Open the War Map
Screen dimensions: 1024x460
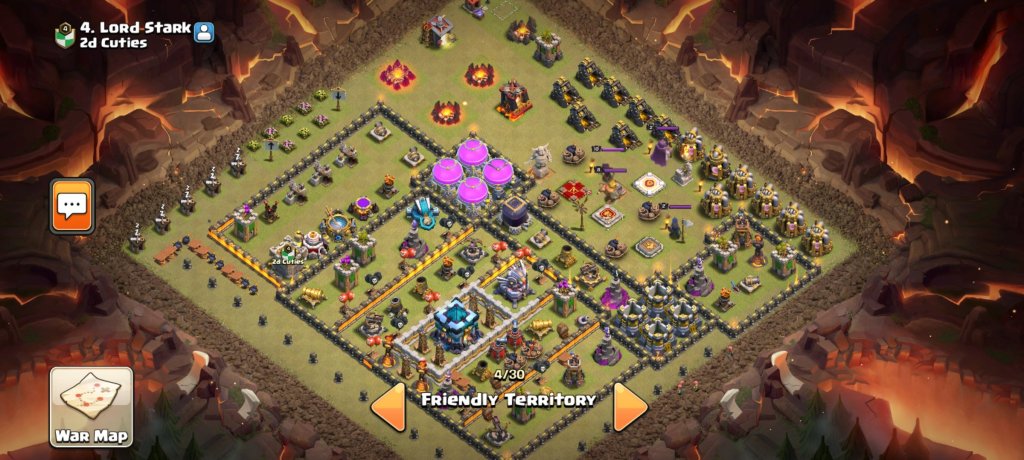pos(91,406)
